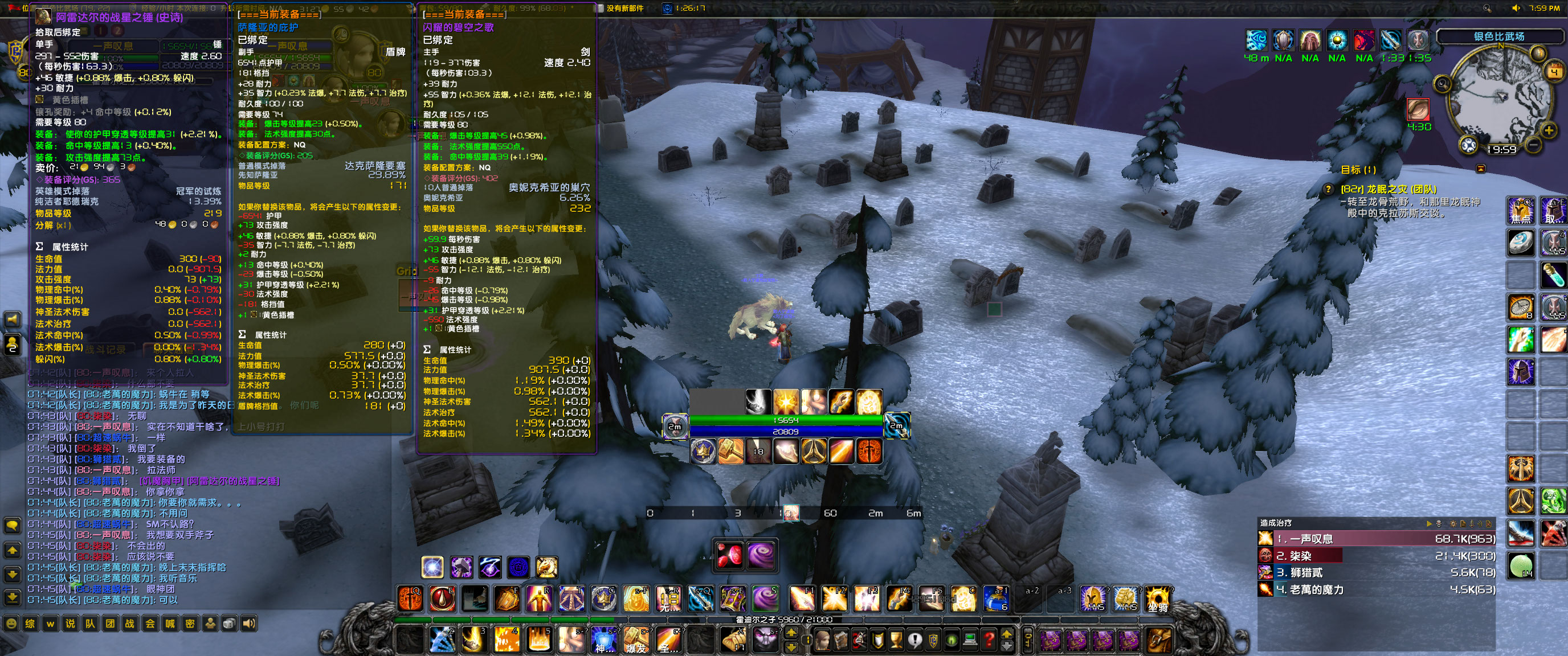Open the Recount options arrows in the 造成治疗 title bar

(1431, 523)
